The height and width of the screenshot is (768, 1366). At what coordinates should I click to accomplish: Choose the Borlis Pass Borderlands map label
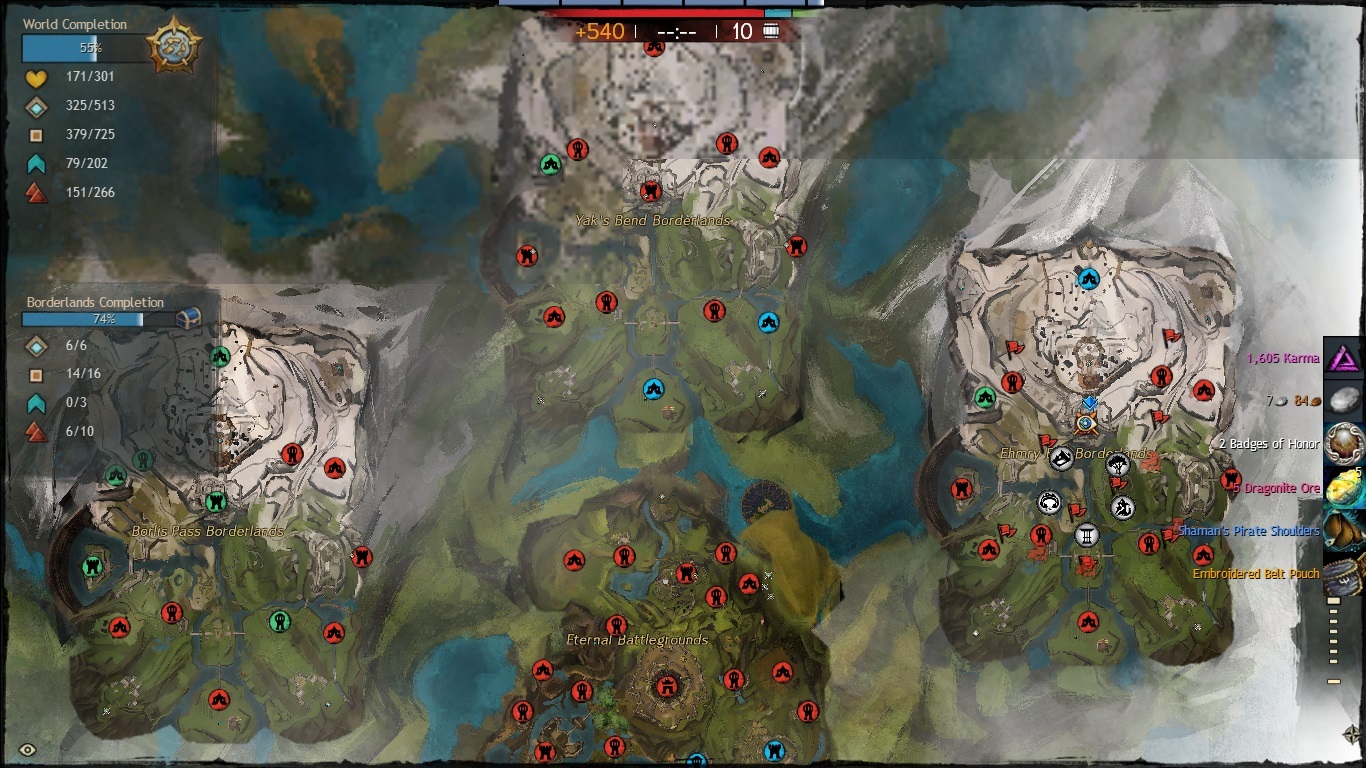click(208, 531)
